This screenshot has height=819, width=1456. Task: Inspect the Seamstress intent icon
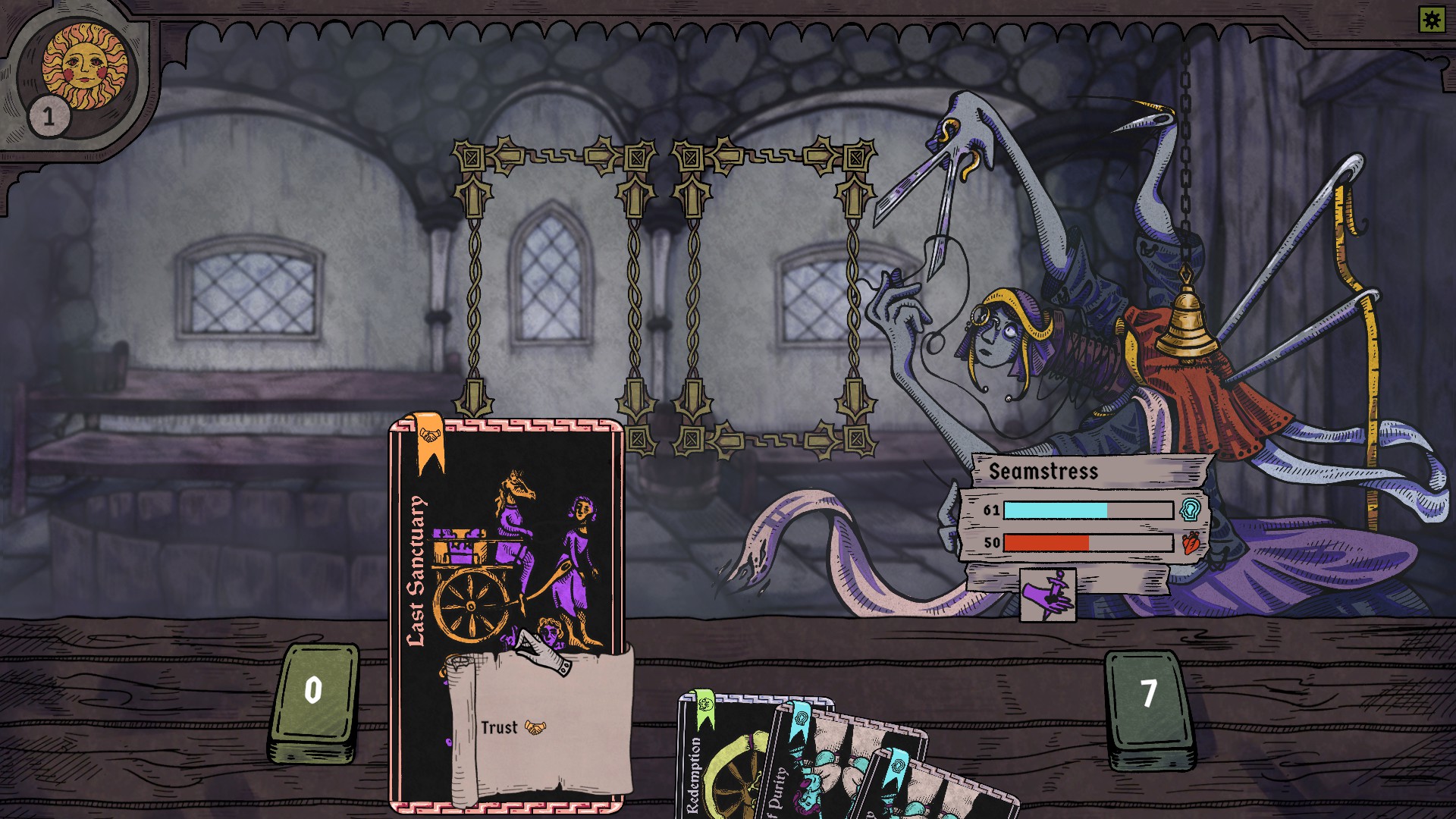(1047, 595)
